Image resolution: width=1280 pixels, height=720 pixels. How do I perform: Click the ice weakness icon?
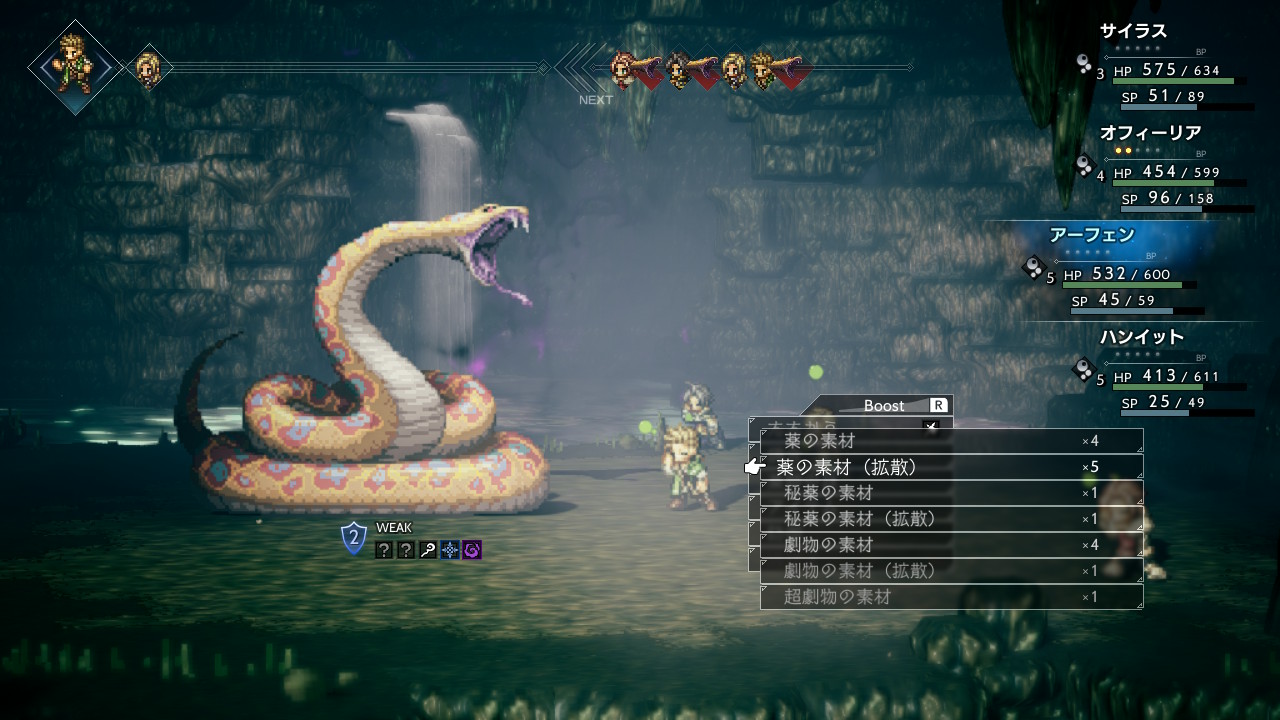(450, 550)
